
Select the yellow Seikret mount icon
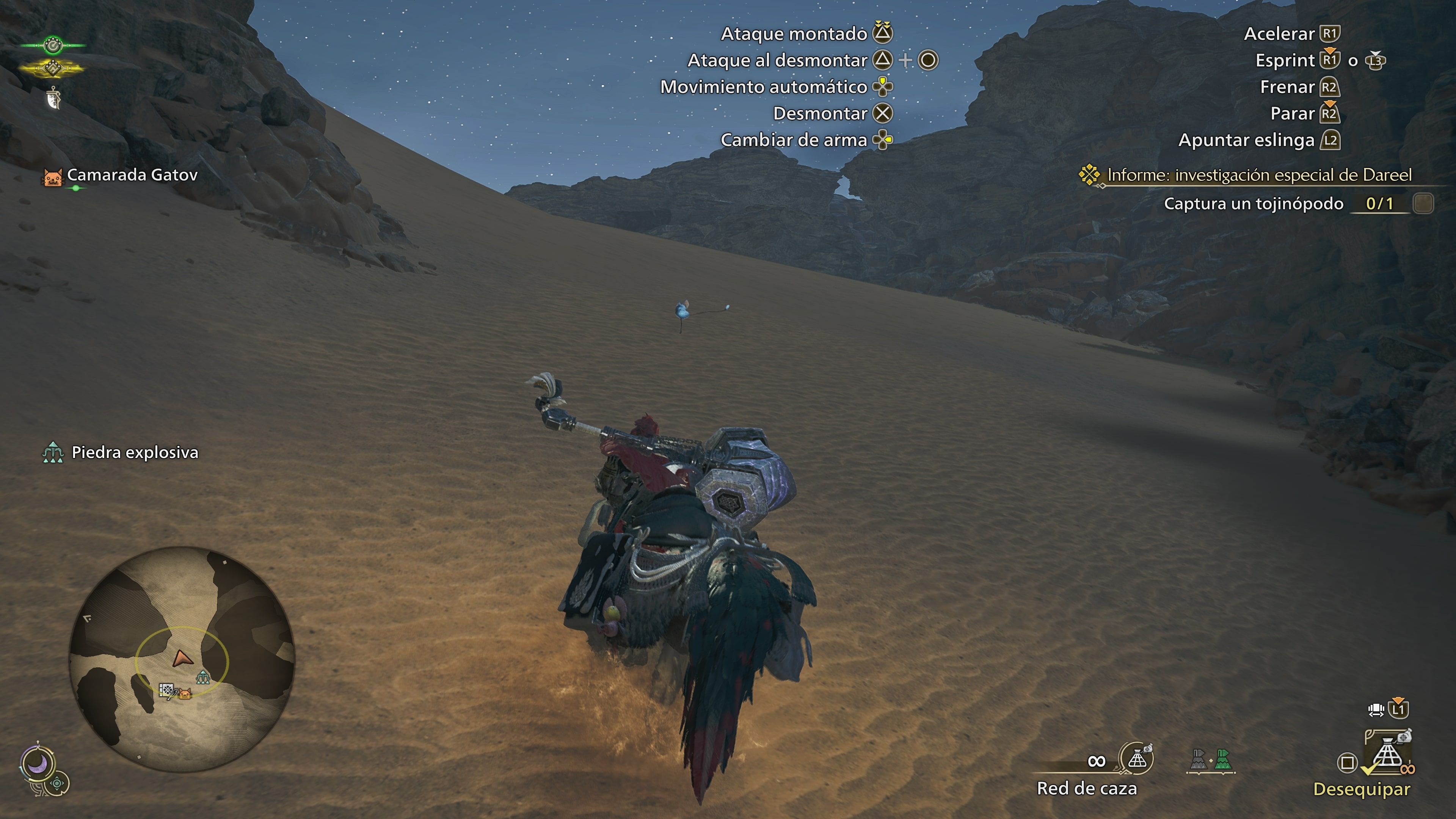pos(54,68)
